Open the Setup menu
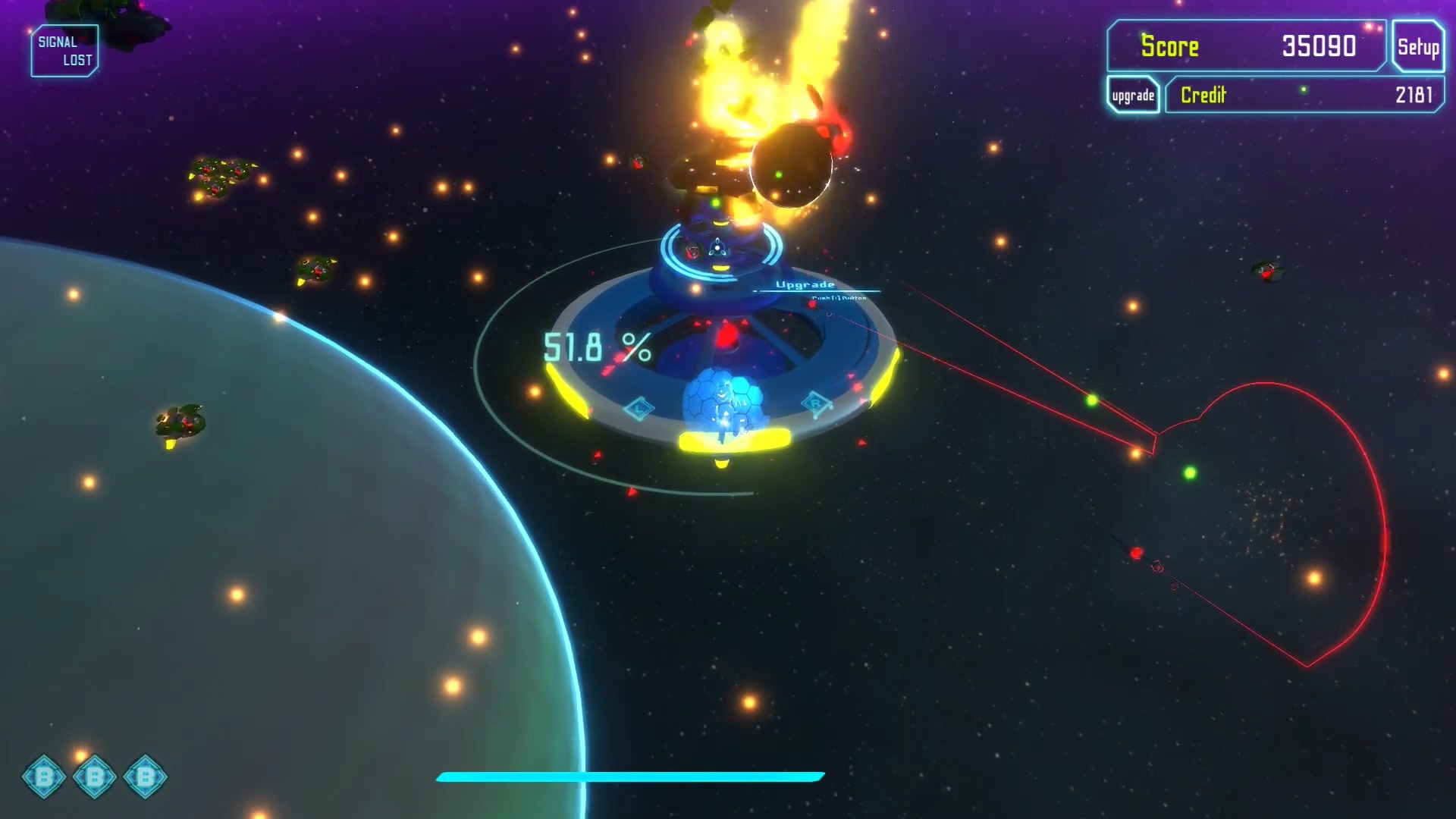This screenshot has height=819, width=1456. 1417,47
